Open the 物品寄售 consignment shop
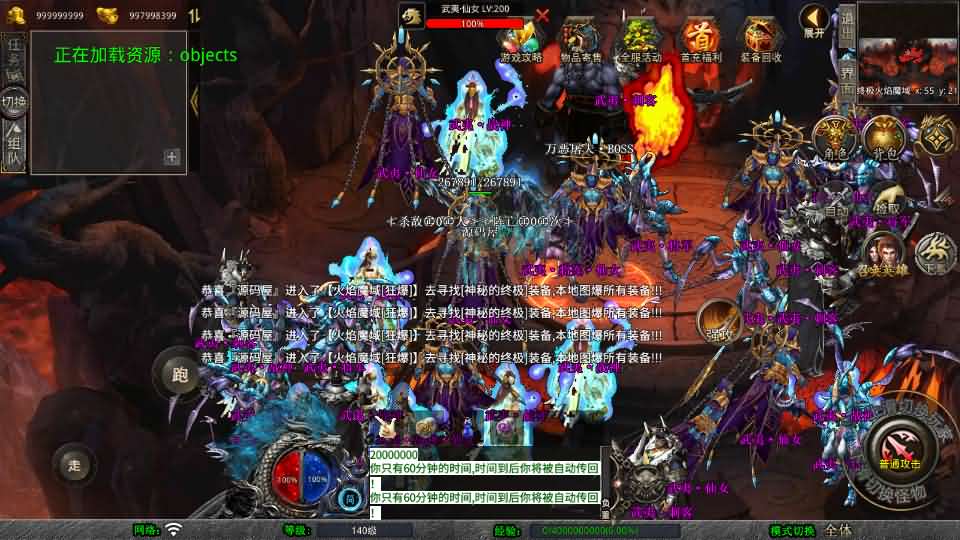The width and height of the screenshot is (960, 540). pos(581,38)
